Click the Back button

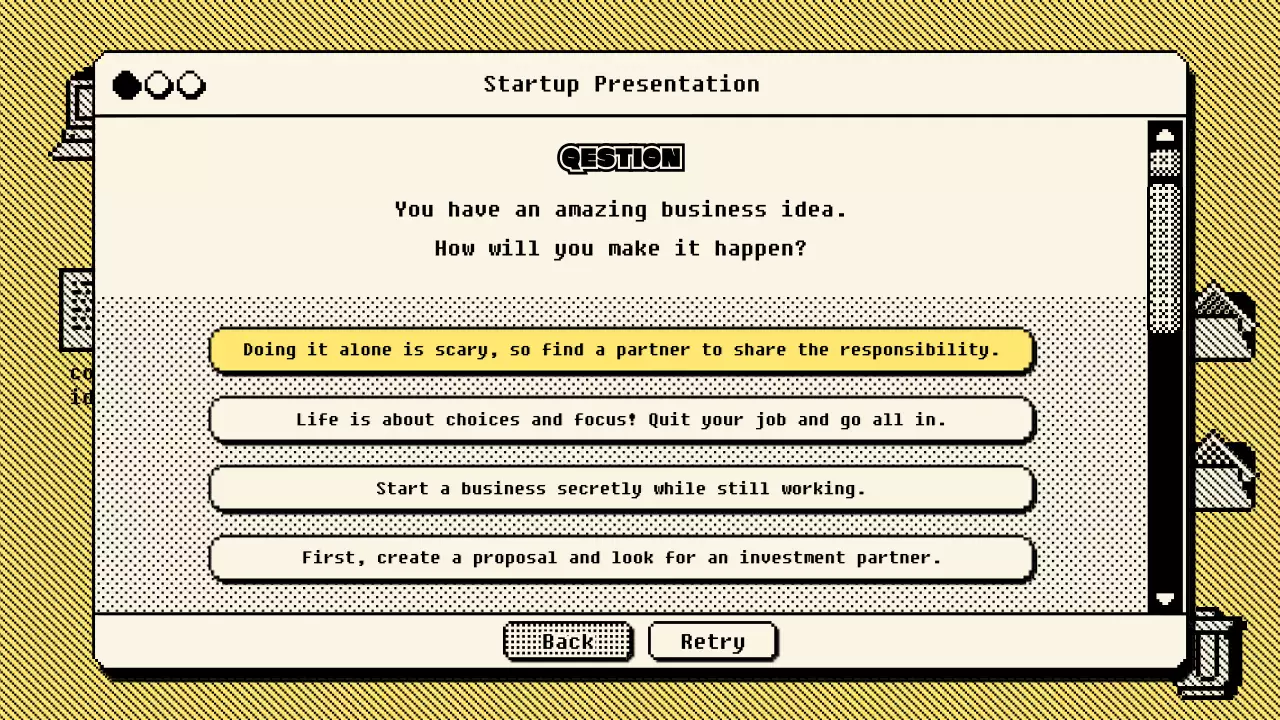(x=567, y=641)
